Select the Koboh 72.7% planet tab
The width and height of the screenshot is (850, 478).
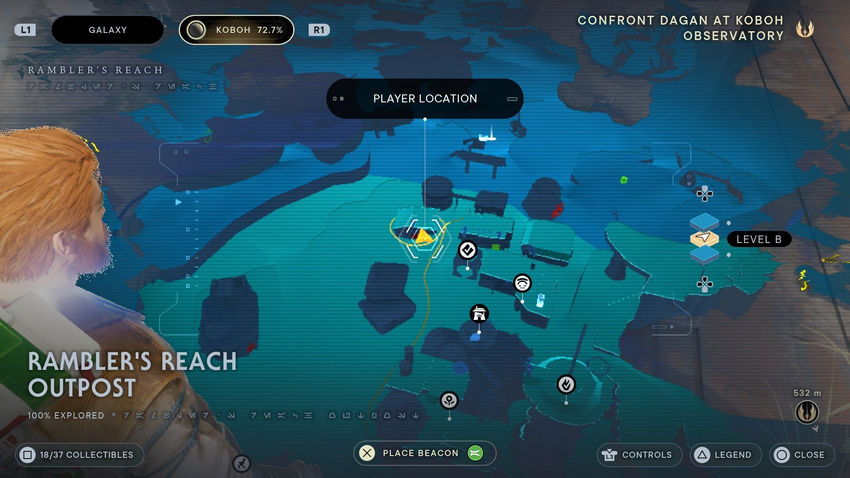point(237,30)
